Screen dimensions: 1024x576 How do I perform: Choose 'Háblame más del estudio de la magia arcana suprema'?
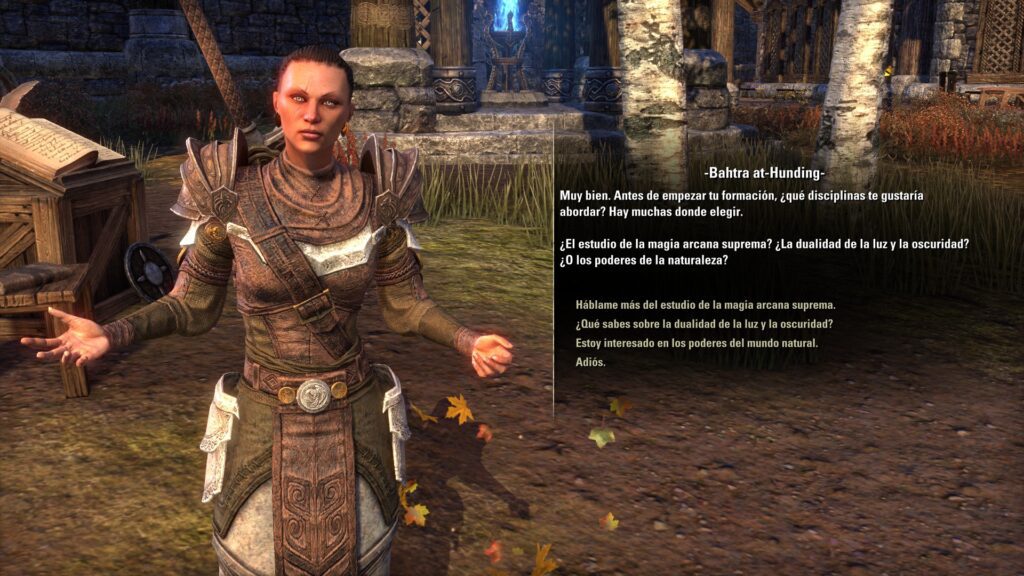pos(705,305)
